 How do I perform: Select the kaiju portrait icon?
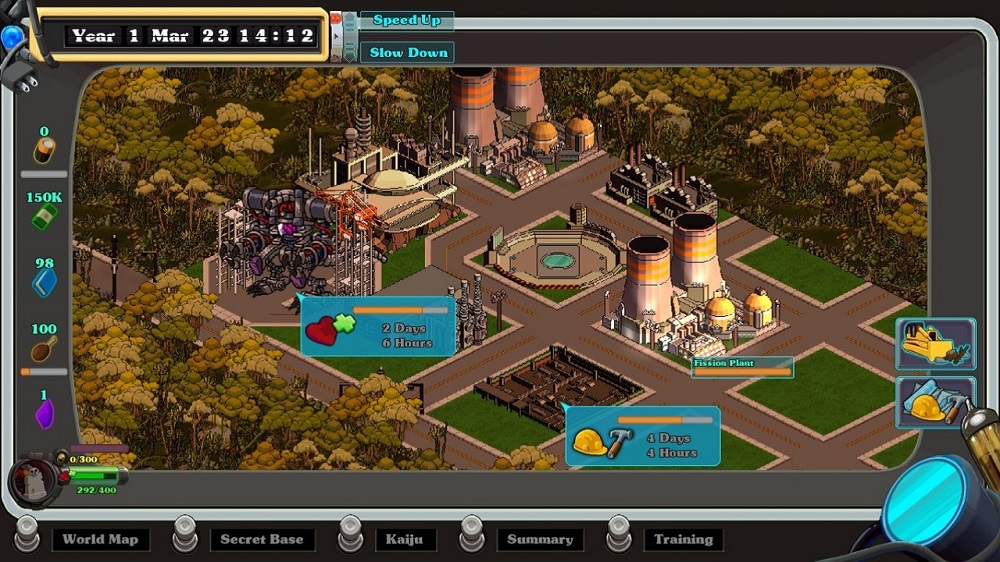(x=29, y=480)
